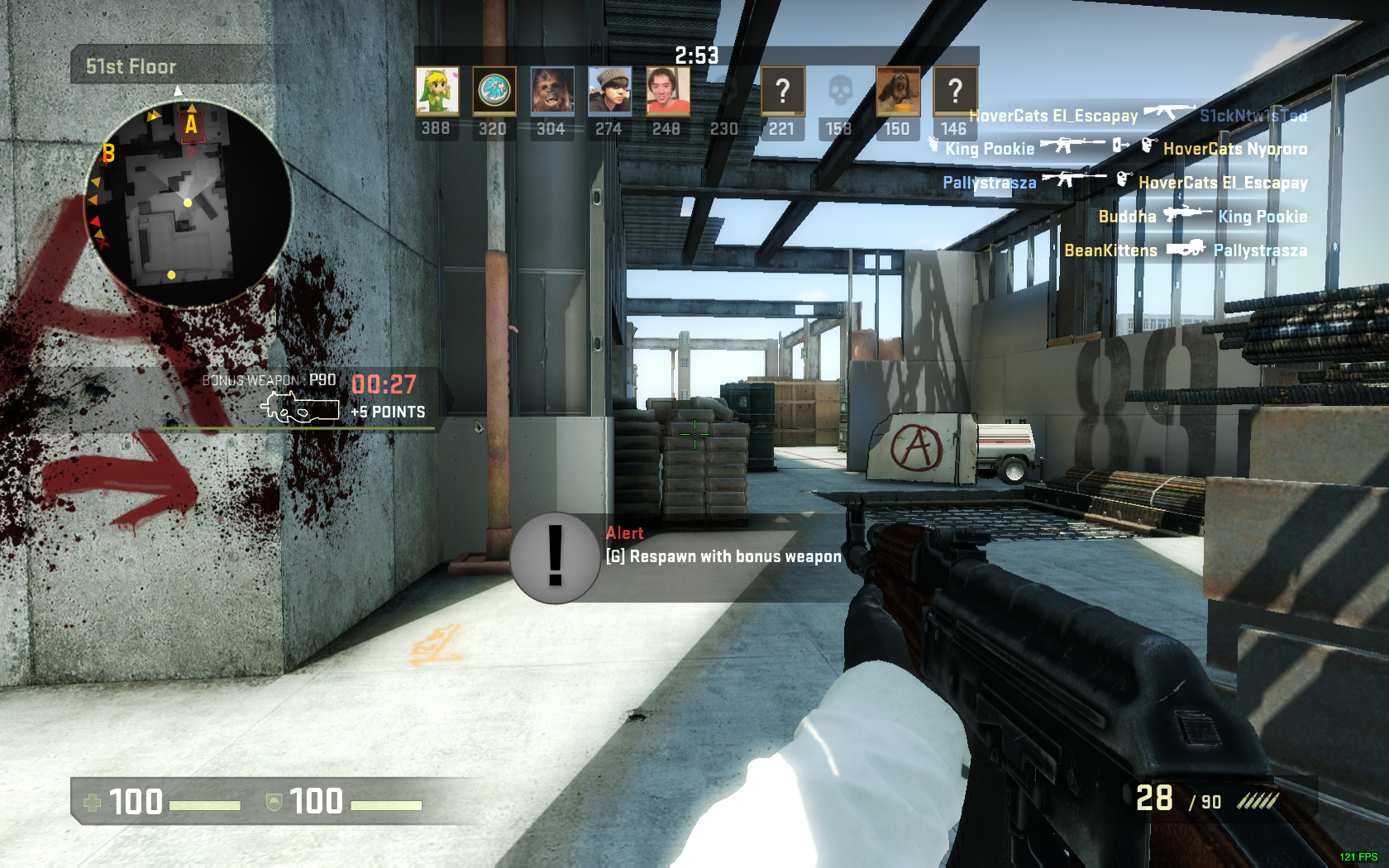The image size is (1389, 868).
Task: Click the question mark avatar scoring 146
Action: (x=954, y=91)
